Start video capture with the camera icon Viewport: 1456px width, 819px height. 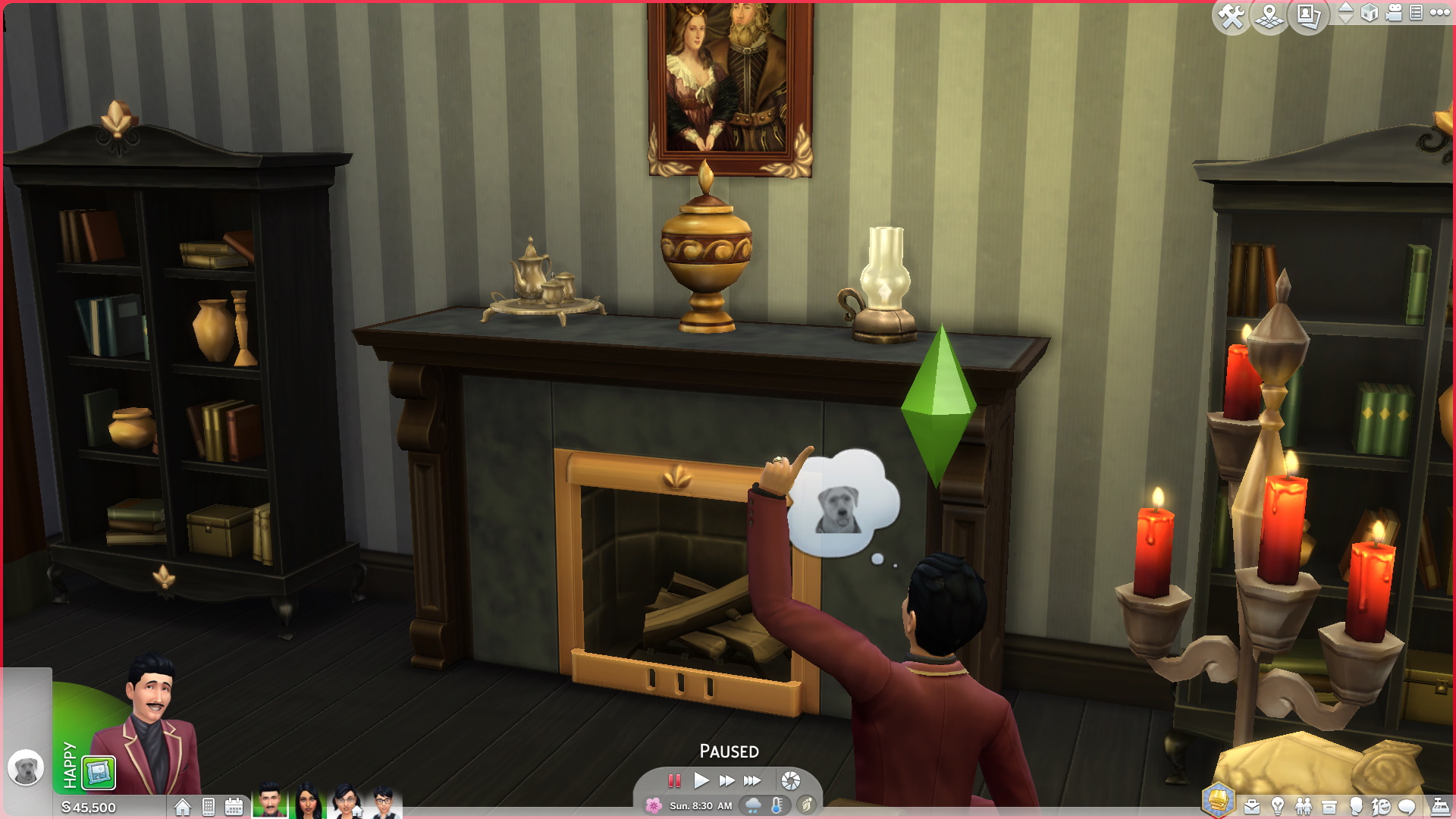pyautogui.click(x=1393, y=13)
